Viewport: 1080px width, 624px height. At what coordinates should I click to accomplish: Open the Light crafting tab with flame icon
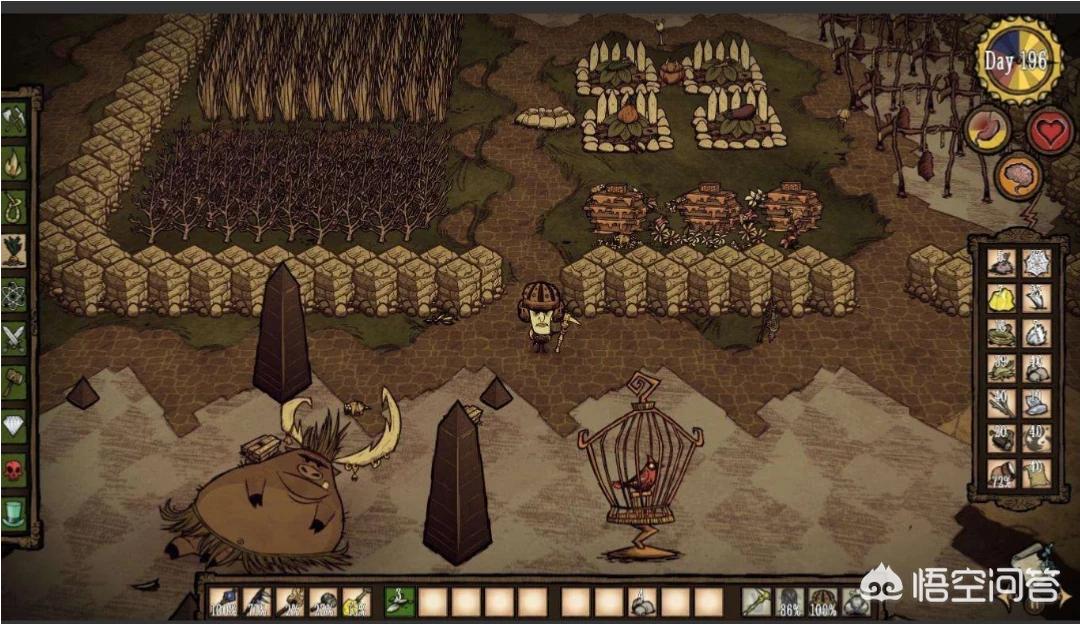coord(14,161)
